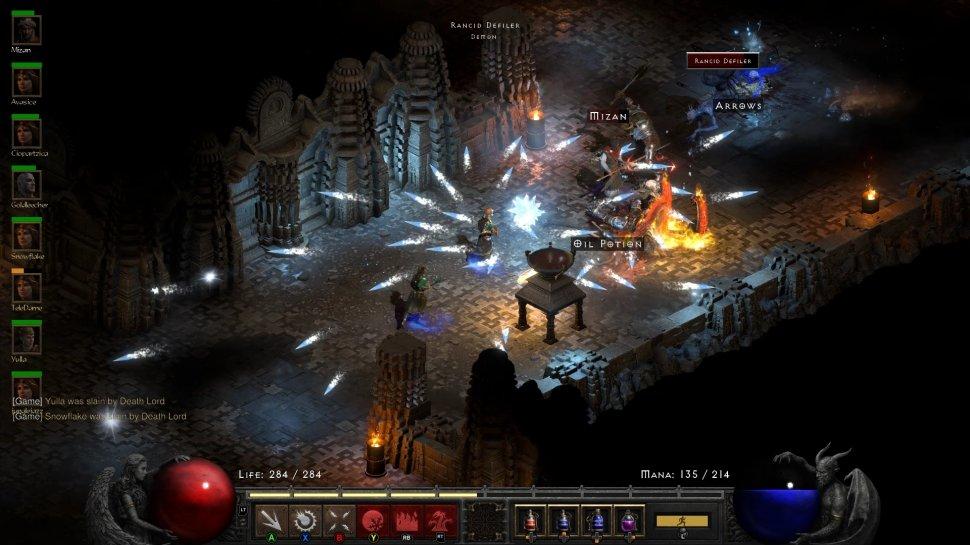Pick up the Arrows item label

[x=738, y=106]
